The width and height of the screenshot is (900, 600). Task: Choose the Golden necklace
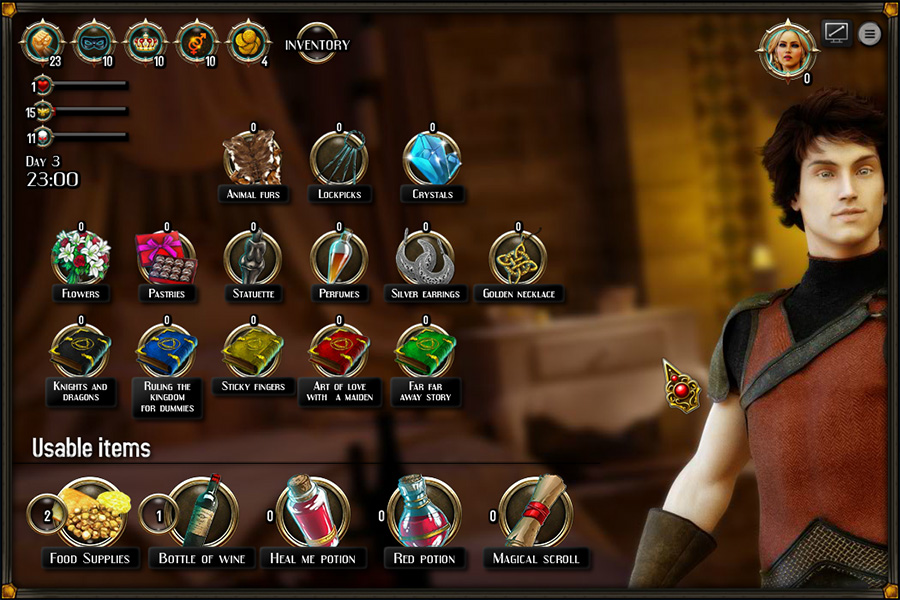click(x=518, y=257)
